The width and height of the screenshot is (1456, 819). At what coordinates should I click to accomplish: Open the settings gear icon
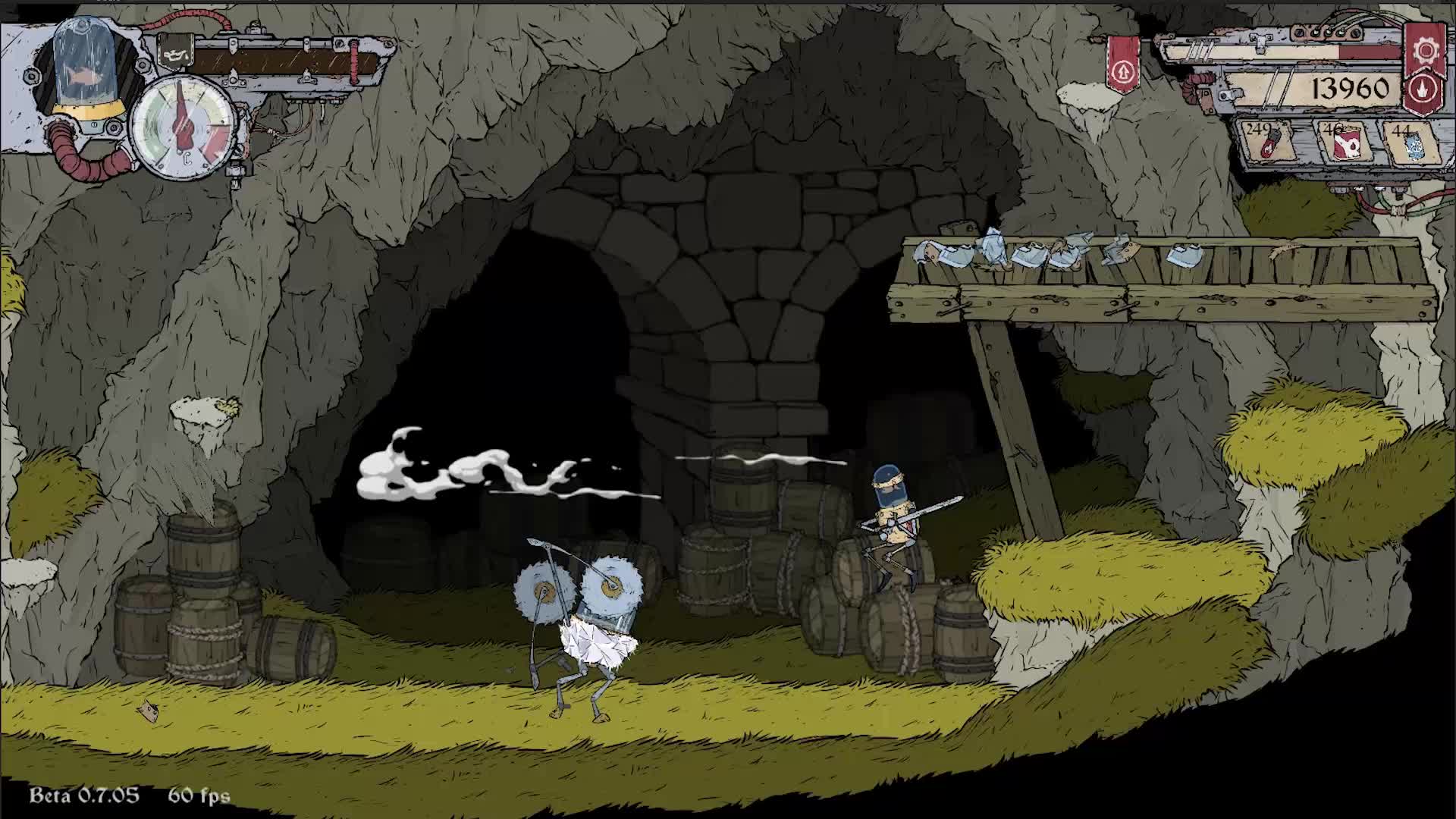pos(1424,52)
